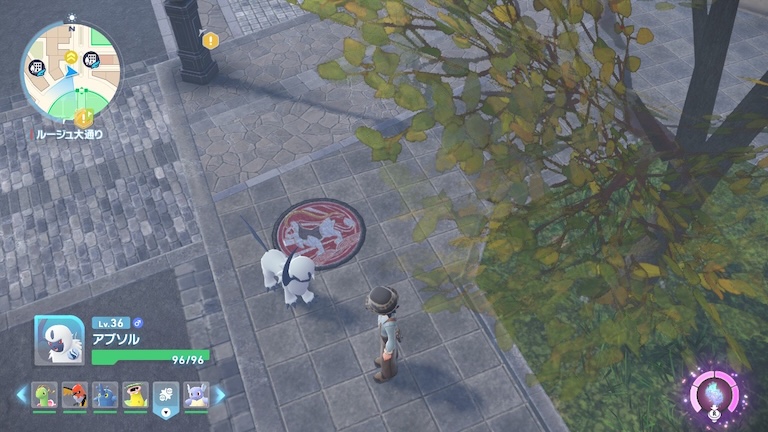Screen dimensions: 768x432
Task: Choose the yellow Pokémon wearing sunglasses
Action: pyautogui.click(x=135, y=395)
